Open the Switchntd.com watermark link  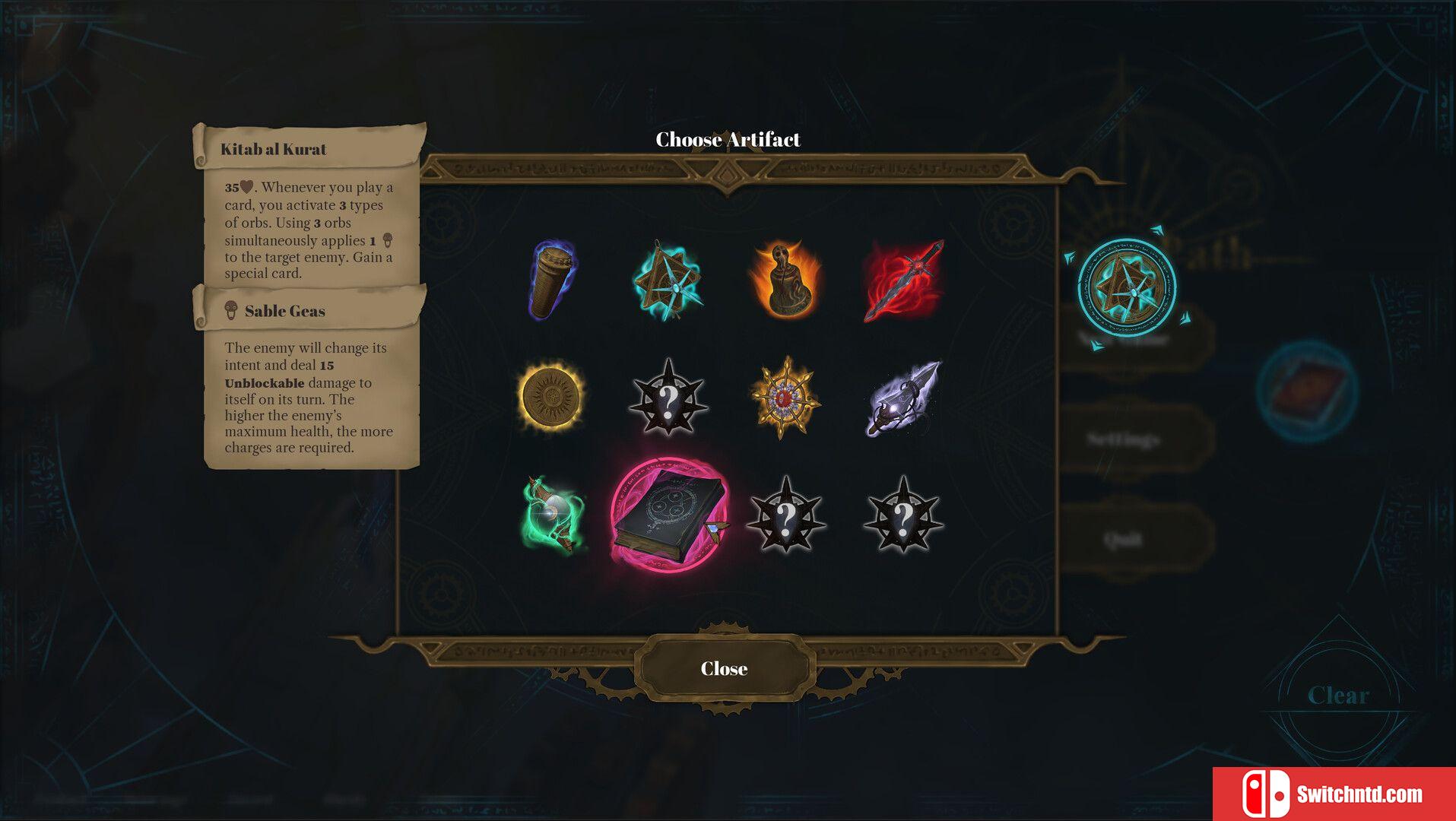pyautogui.click(x=1334, y=794)
